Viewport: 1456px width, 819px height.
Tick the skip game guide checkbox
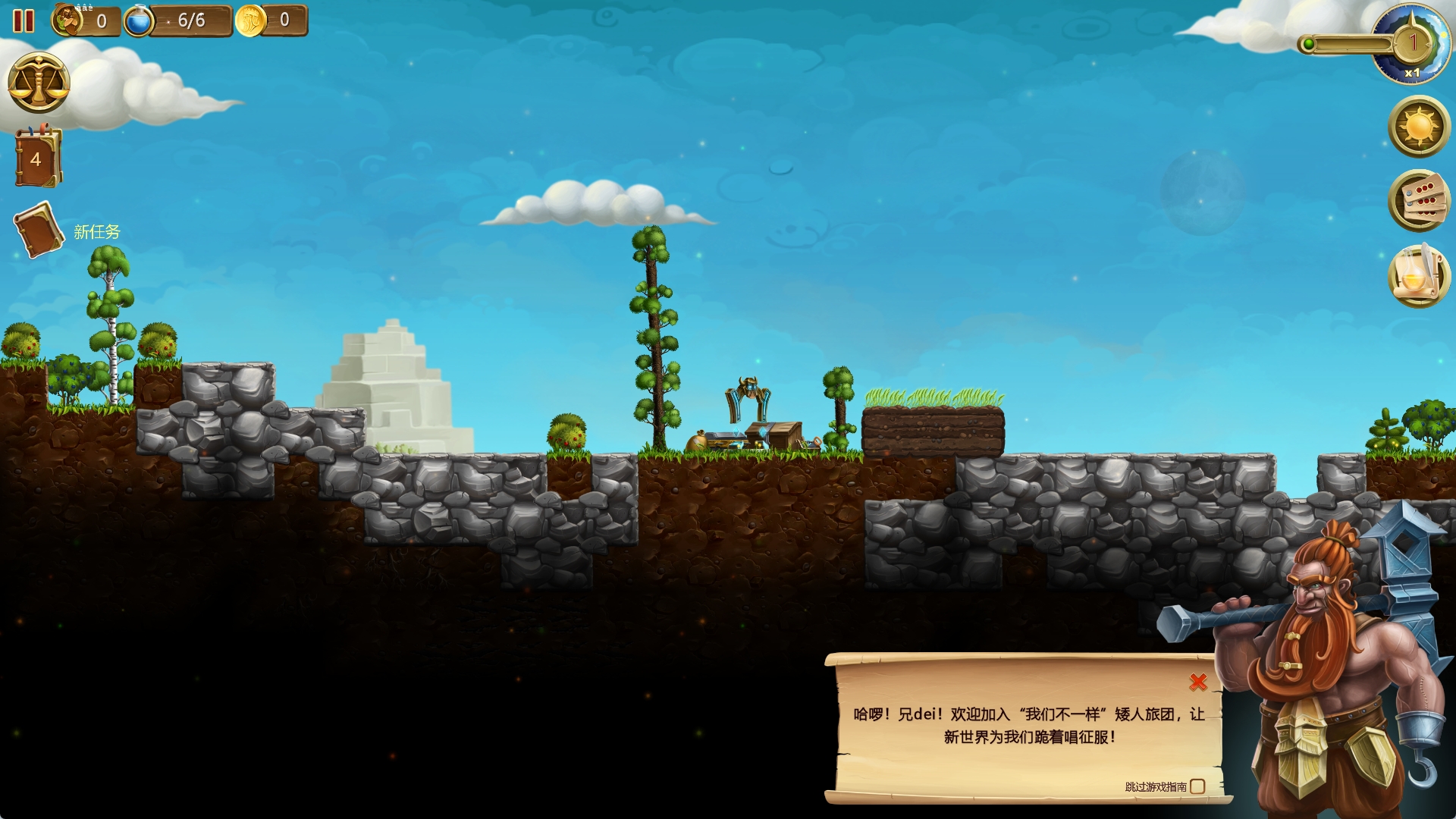pos(1197,786)
